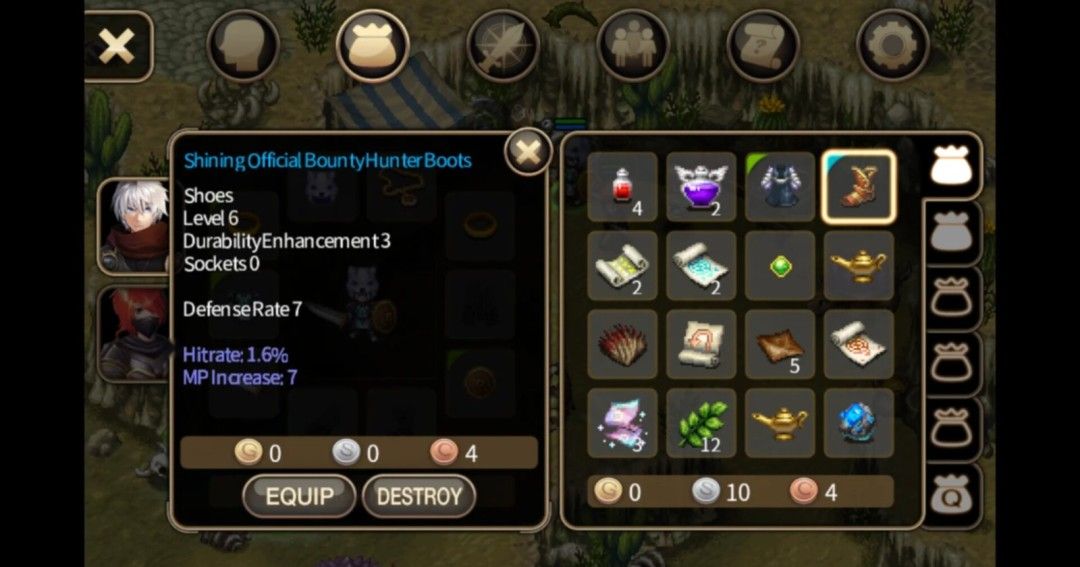
Task: Switch to the second bag tab
Action: [951, 234]
